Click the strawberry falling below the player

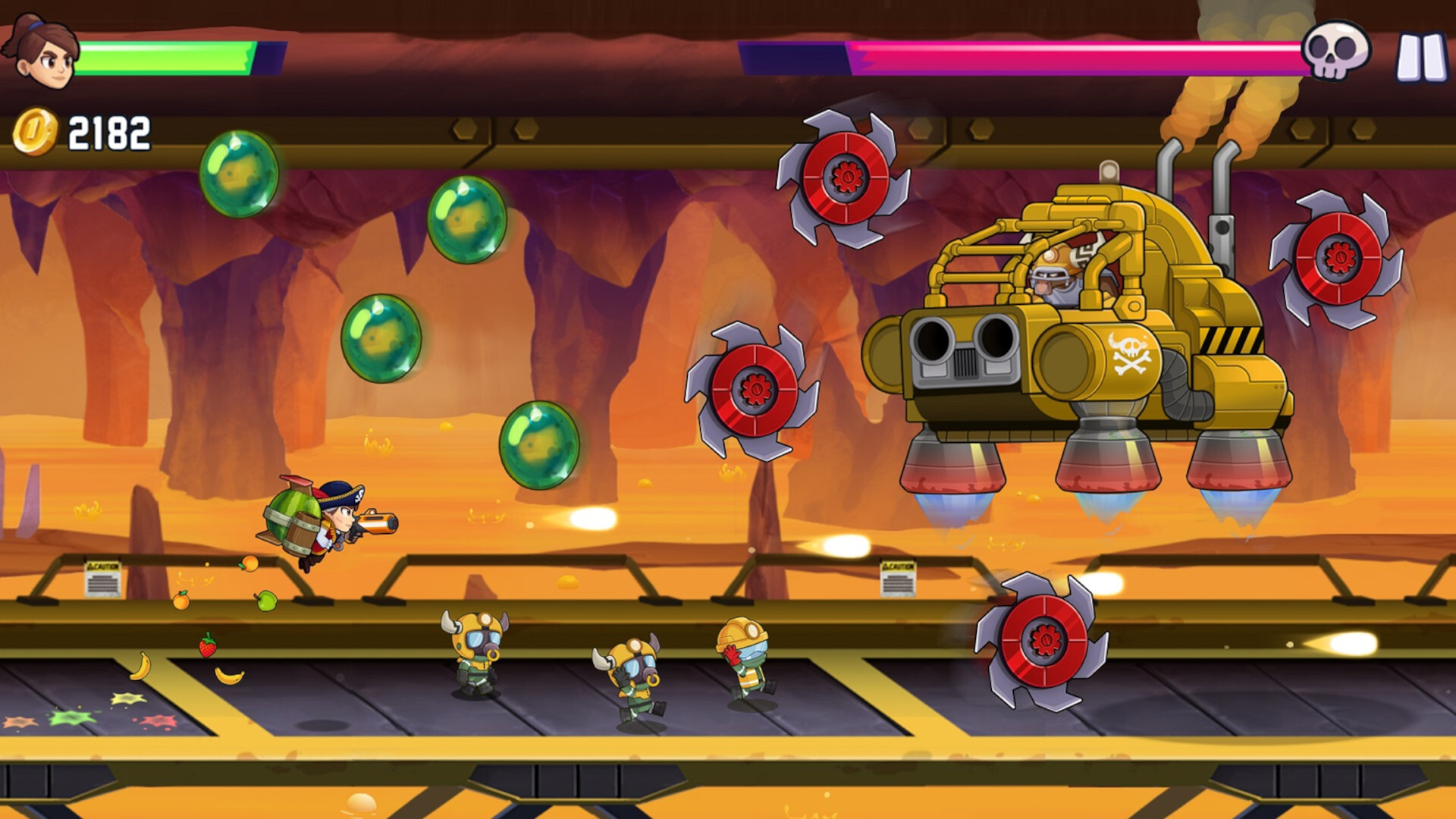pos(206,647)
